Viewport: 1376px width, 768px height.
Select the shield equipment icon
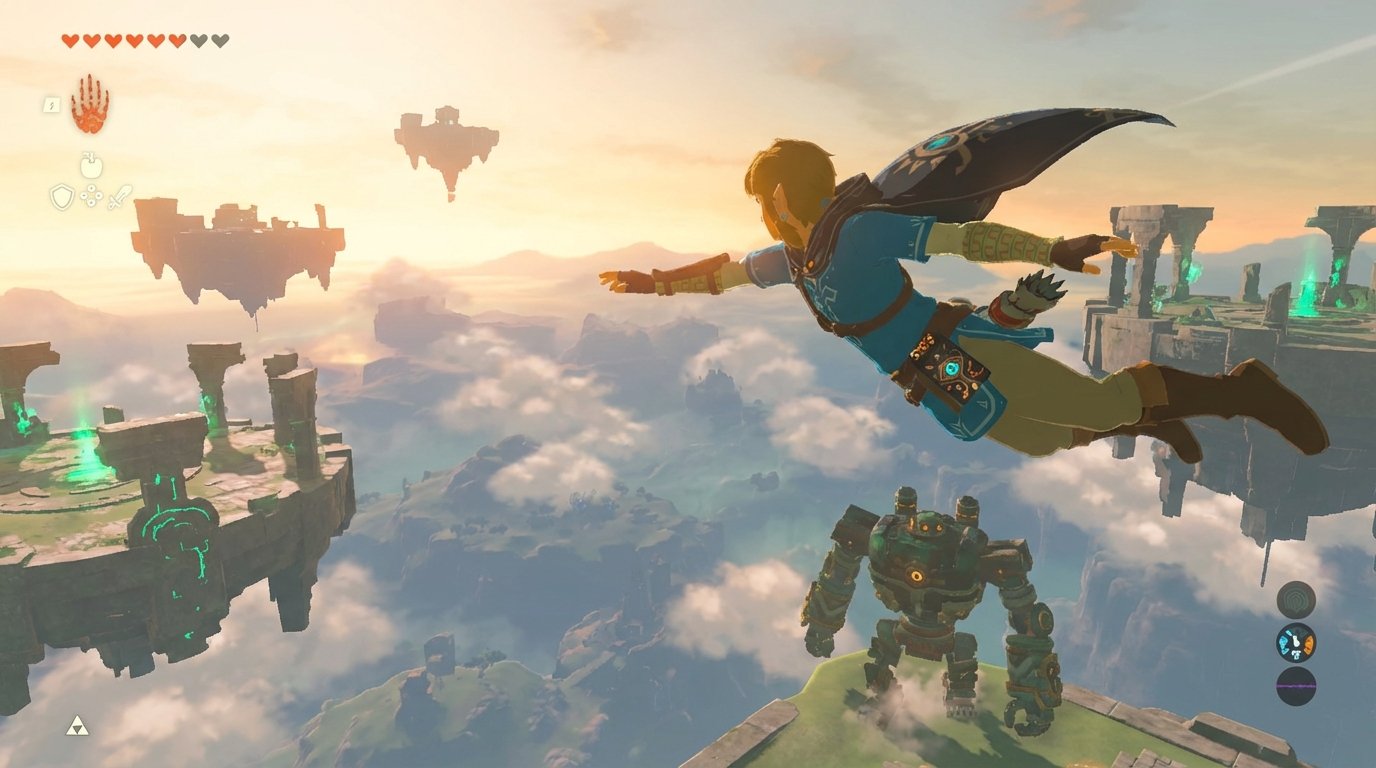tap(61, 197)
